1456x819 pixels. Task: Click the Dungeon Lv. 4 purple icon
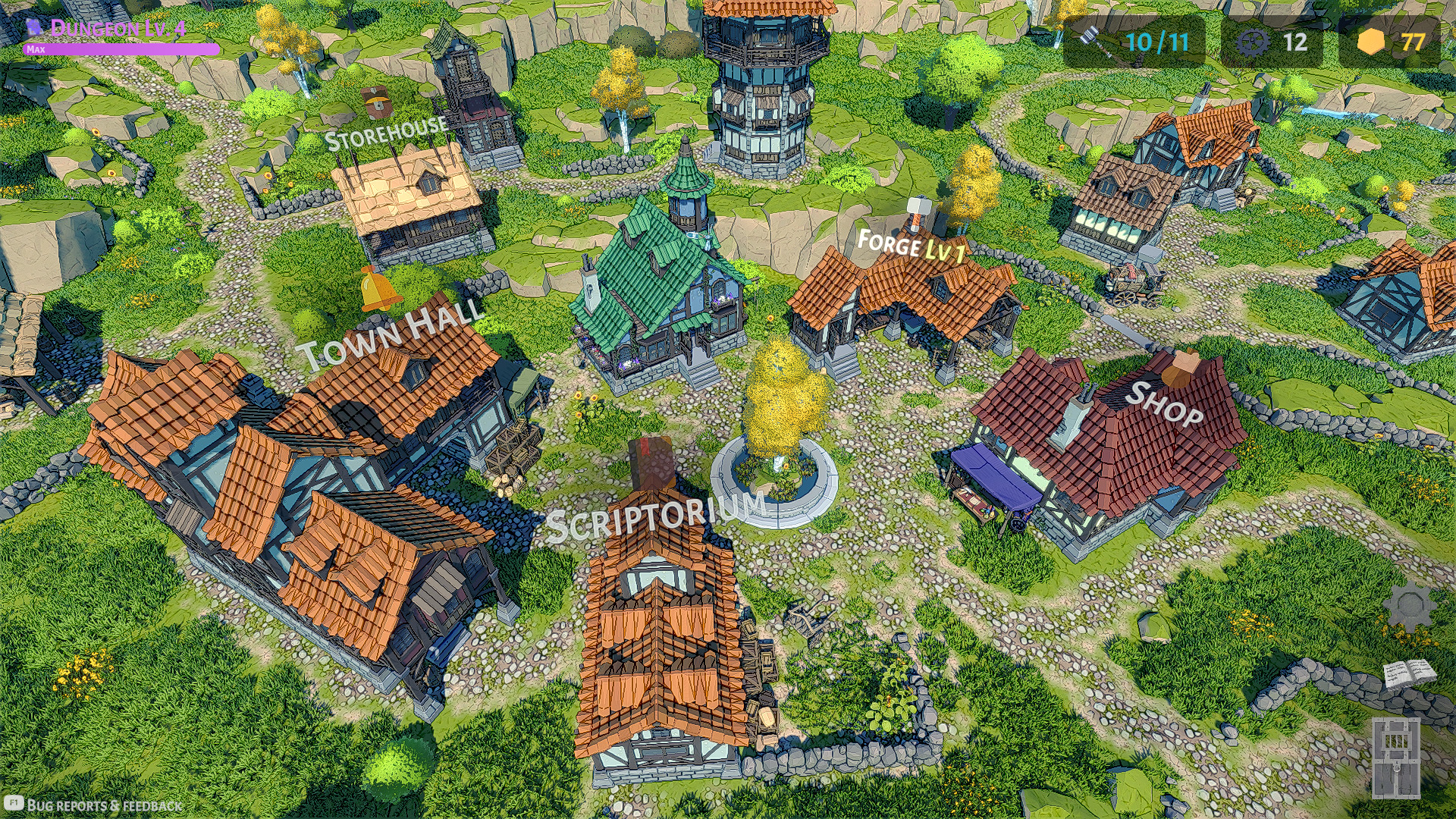[x=33, y=28]
